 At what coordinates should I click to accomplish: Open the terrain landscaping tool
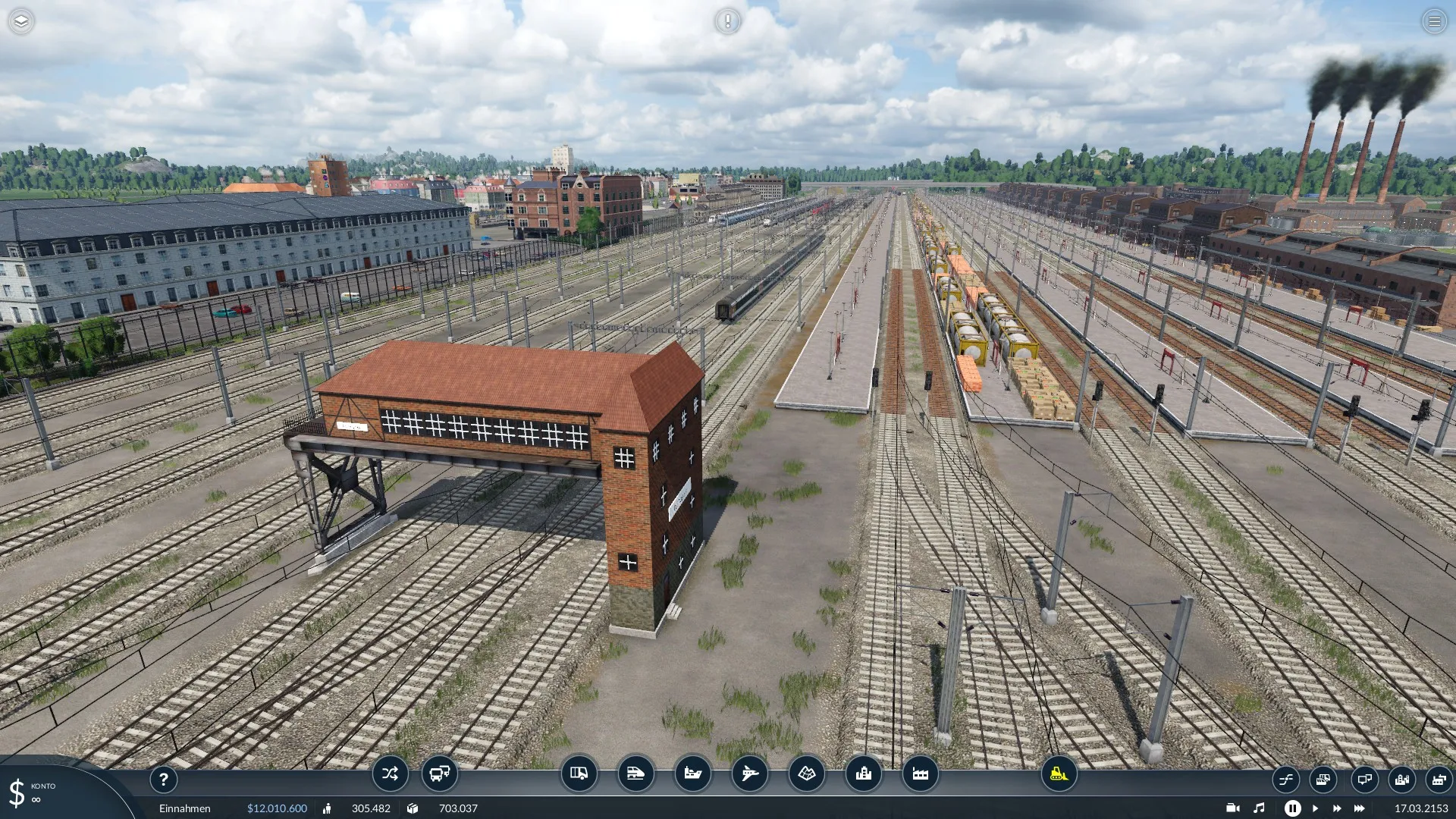point(806,773)
